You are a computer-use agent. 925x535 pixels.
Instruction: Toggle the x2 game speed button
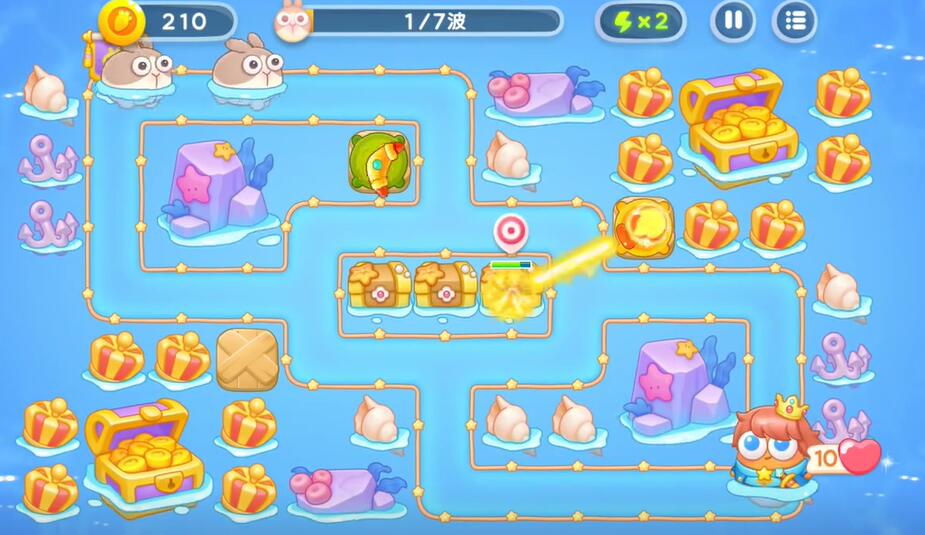[x=640, y=21]
